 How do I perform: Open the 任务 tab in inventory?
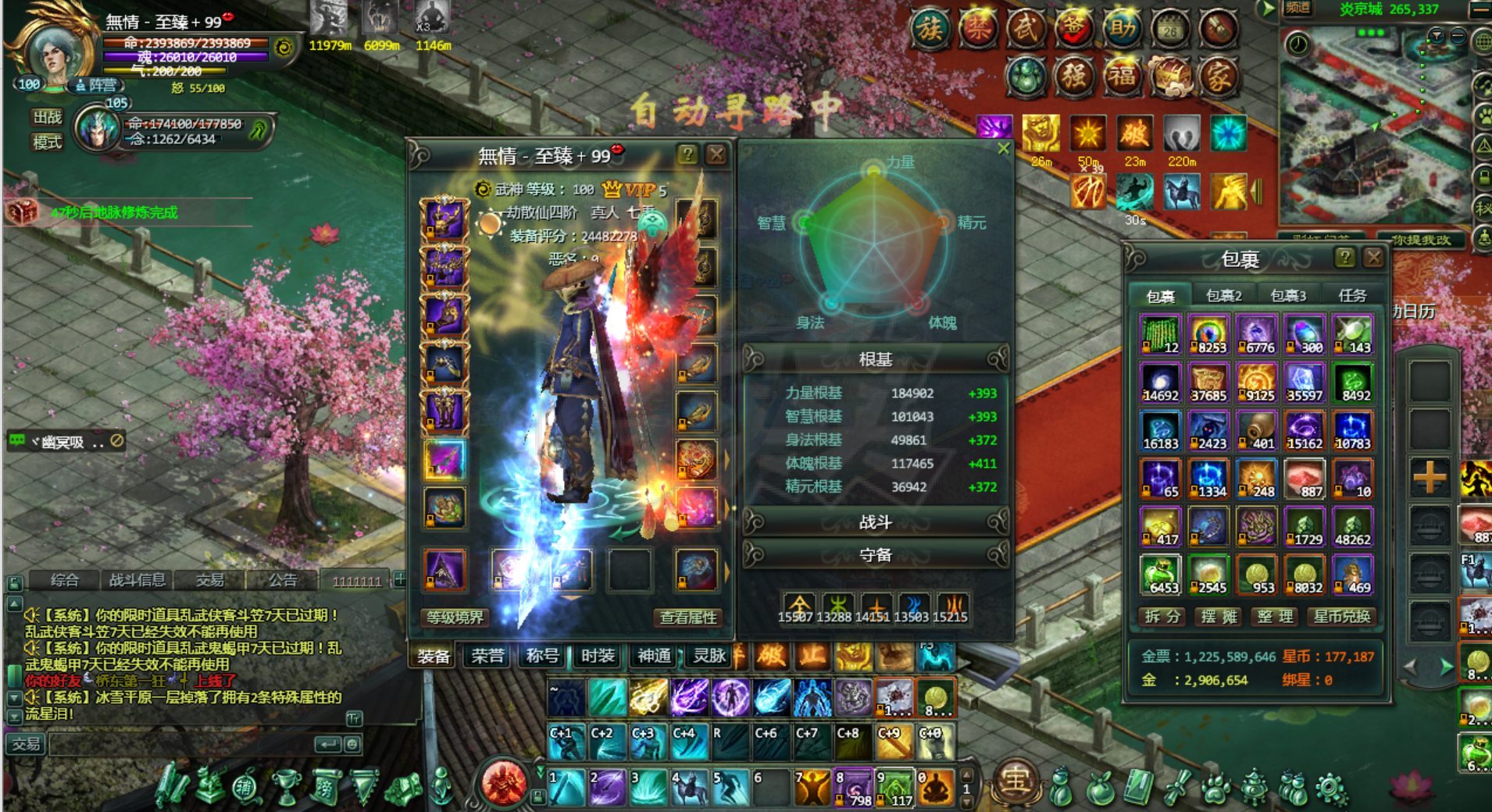[1352, 296]
